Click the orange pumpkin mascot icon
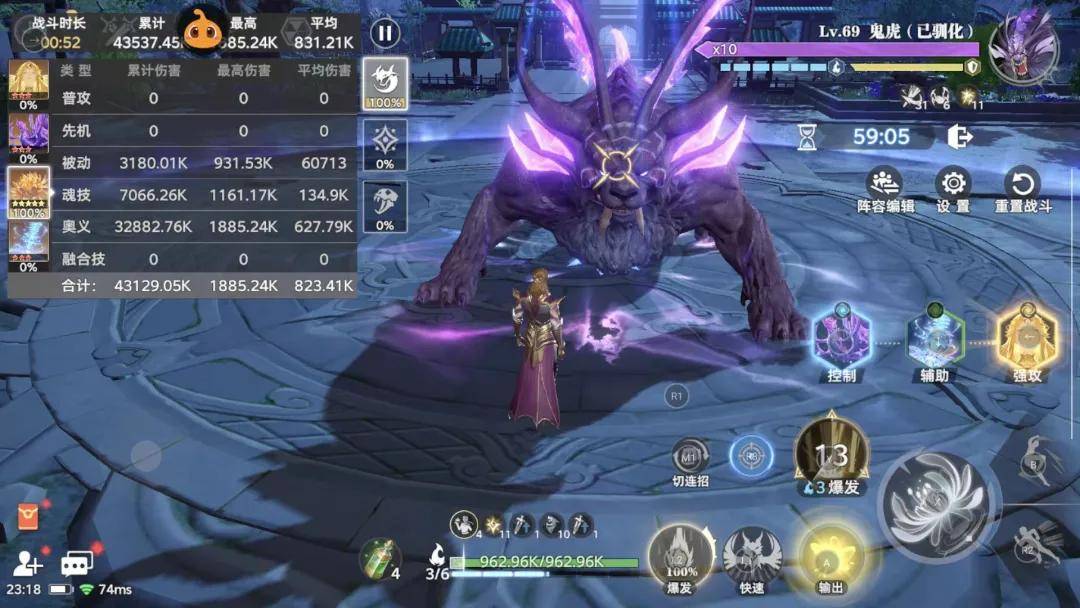The image size is (1080, 608). (203, 32)
